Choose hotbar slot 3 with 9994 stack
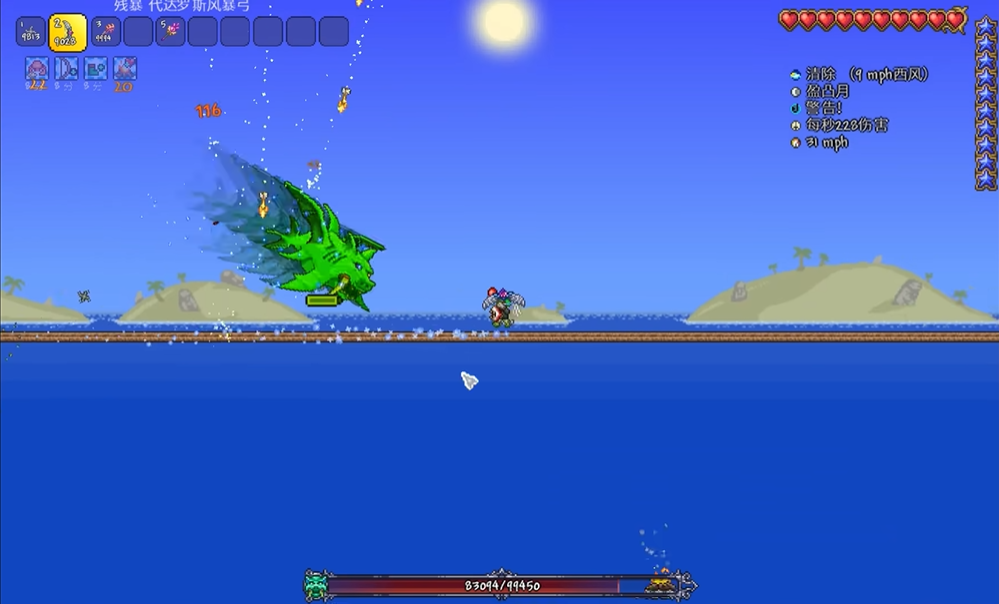This screenshot has width=999, height=604. 107,32
